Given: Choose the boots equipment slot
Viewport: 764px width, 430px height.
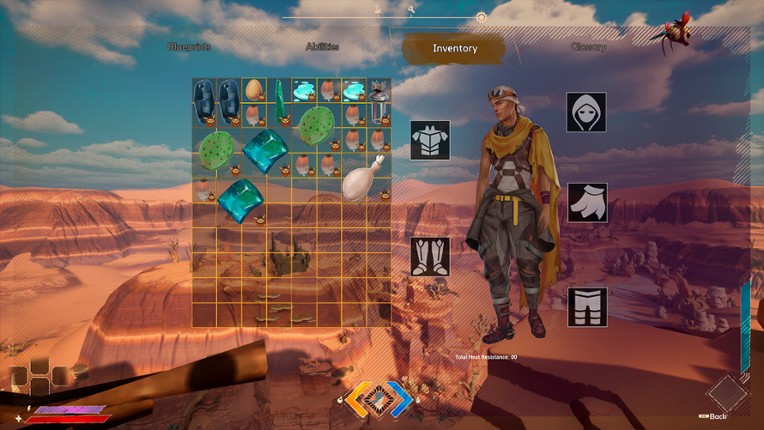Looking at the screenshot, I should point(430,257).
